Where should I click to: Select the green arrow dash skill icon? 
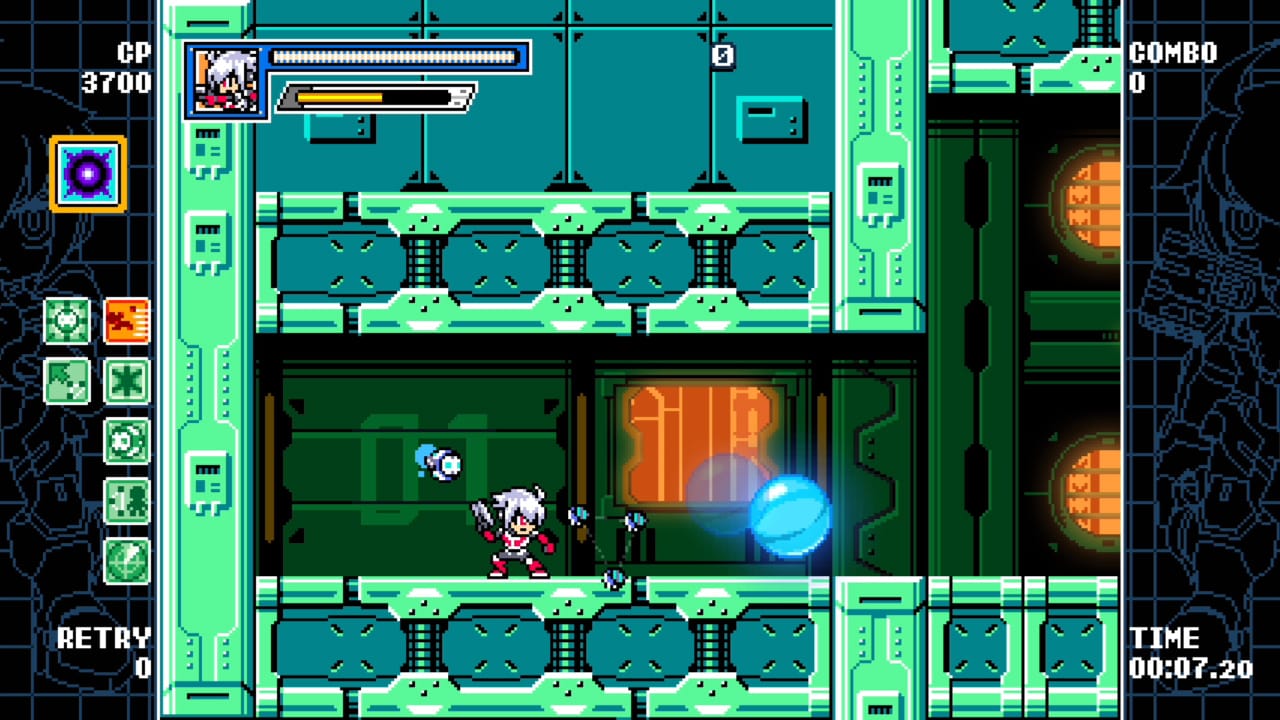pyautogui.click(x=67, y=381)
